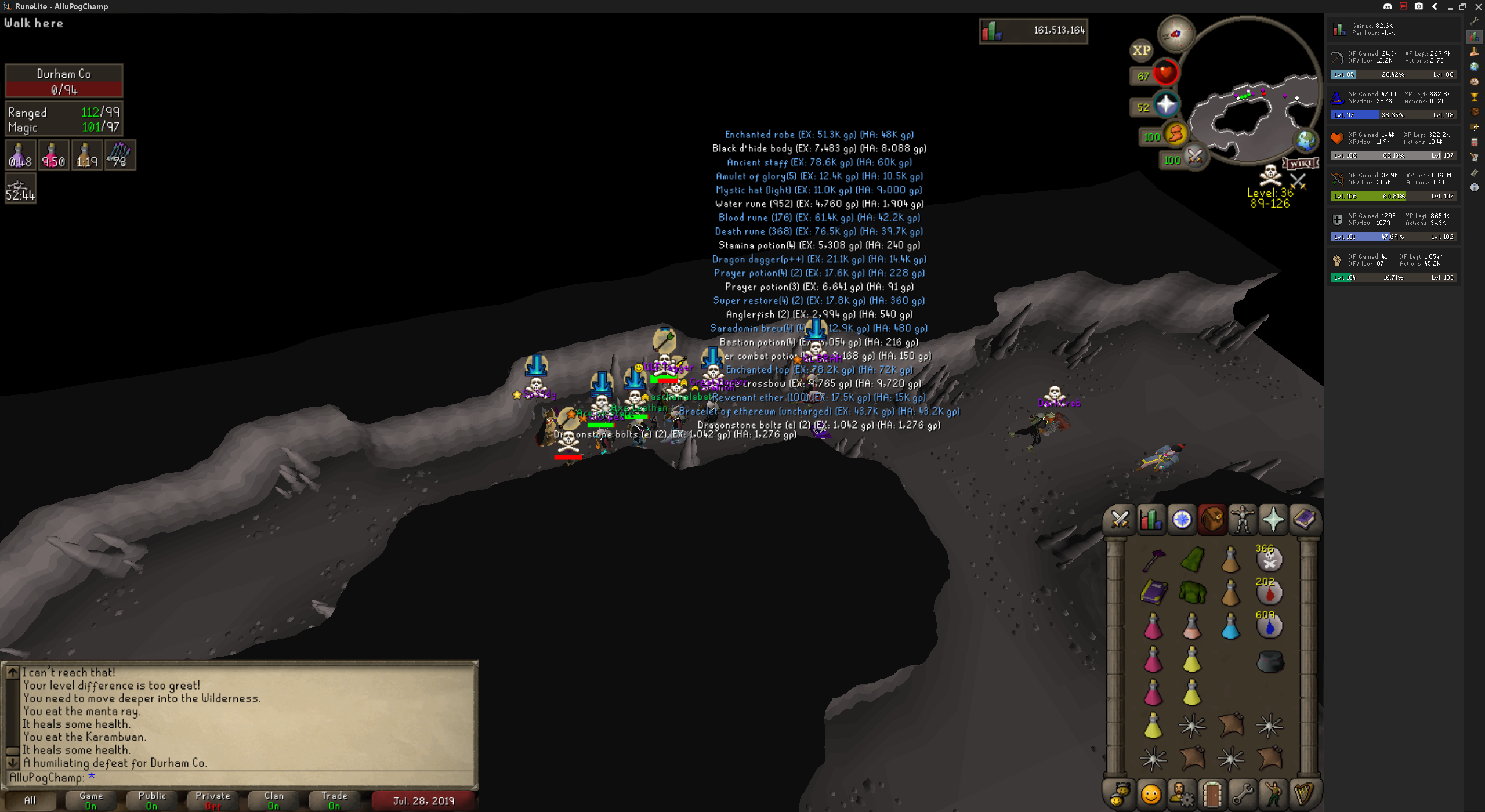
Task: Toggle the XP drops orb
Action: (x=1141, y=50)
